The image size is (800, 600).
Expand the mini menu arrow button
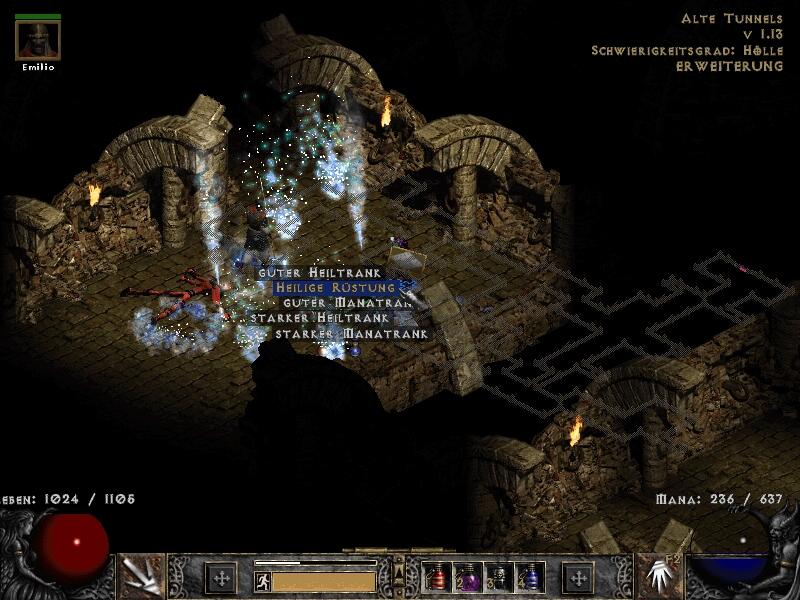(x=400, y=571)
